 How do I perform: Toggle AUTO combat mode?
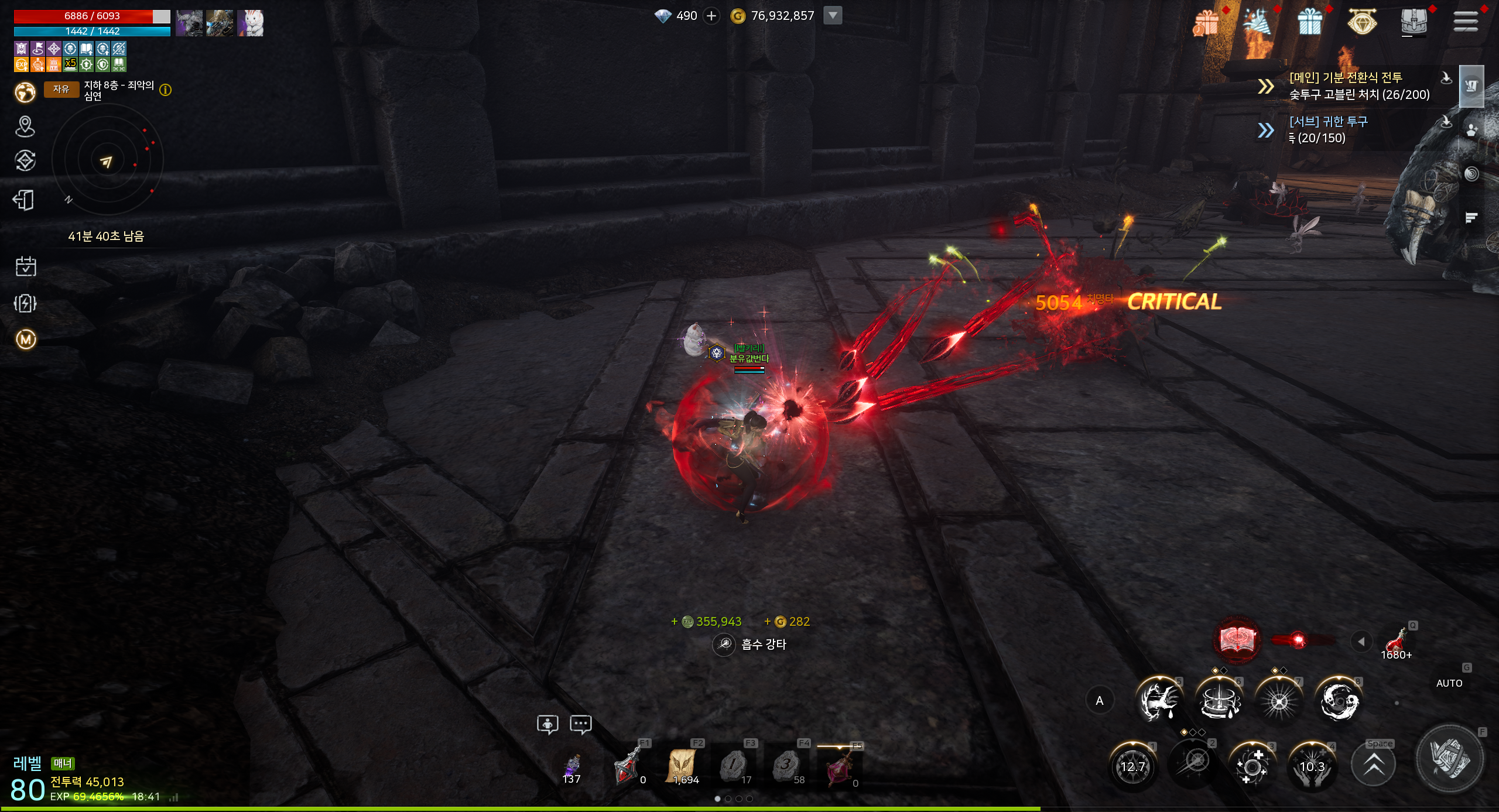click(x=1449, y=683)
